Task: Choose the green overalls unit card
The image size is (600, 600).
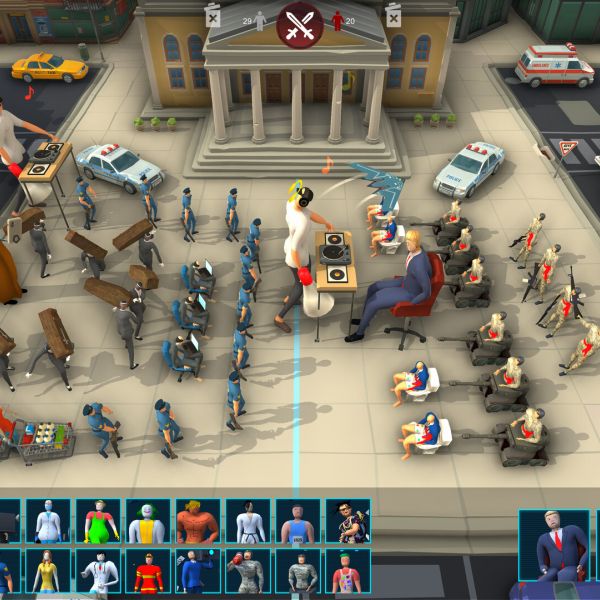Action: tap(98, 521)
